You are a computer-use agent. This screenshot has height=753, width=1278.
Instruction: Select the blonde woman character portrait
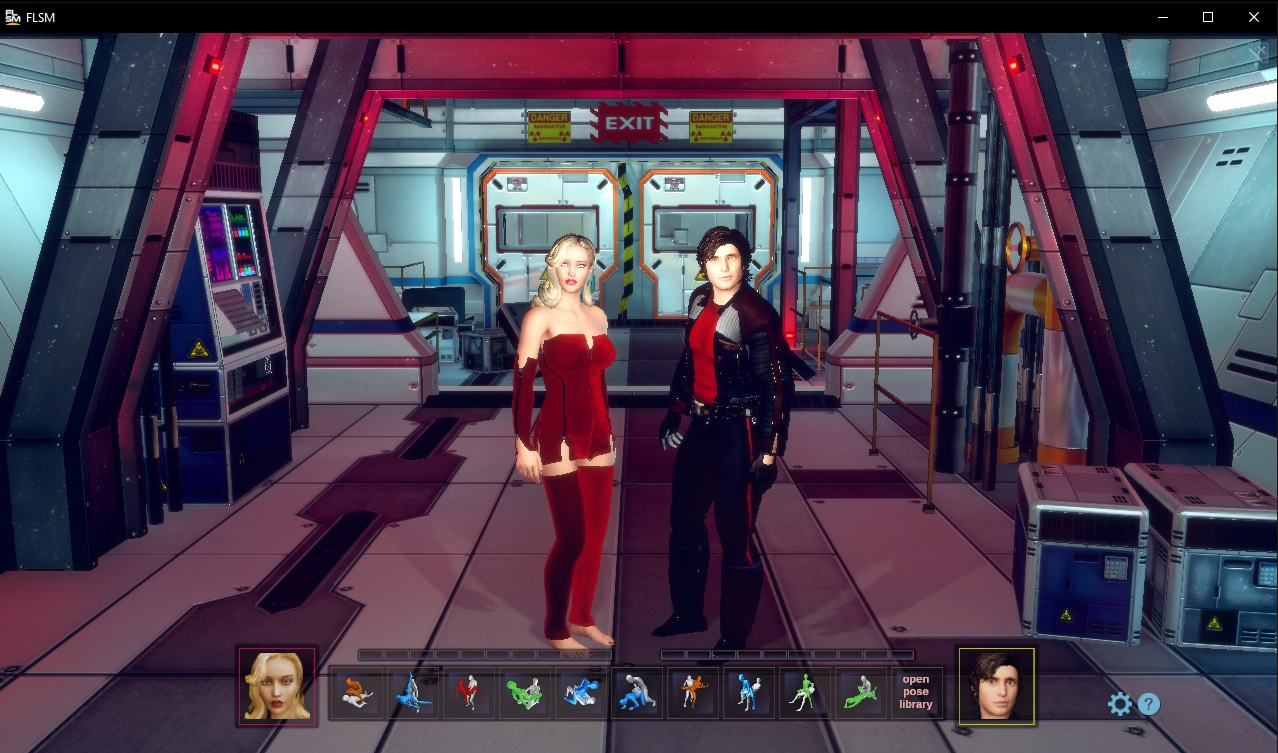coord(277,685)
